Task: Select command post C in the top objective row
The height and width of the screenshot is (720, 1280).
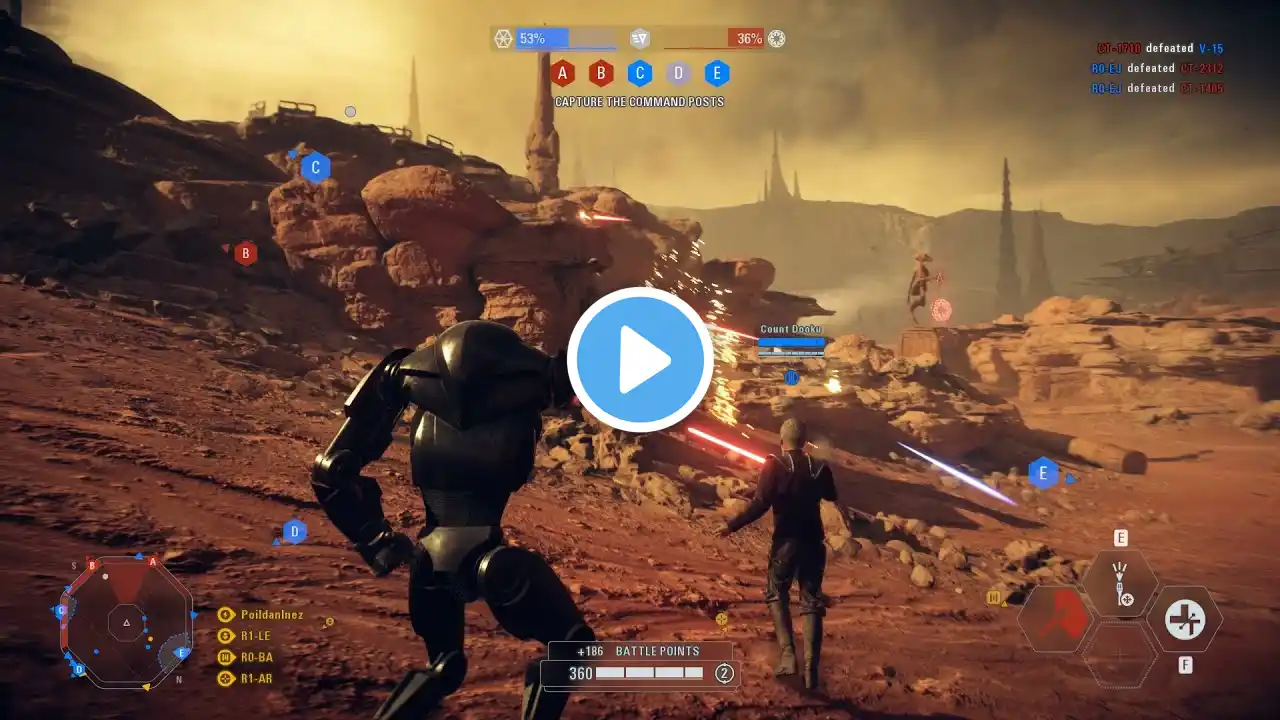Action: coord(640,73)
